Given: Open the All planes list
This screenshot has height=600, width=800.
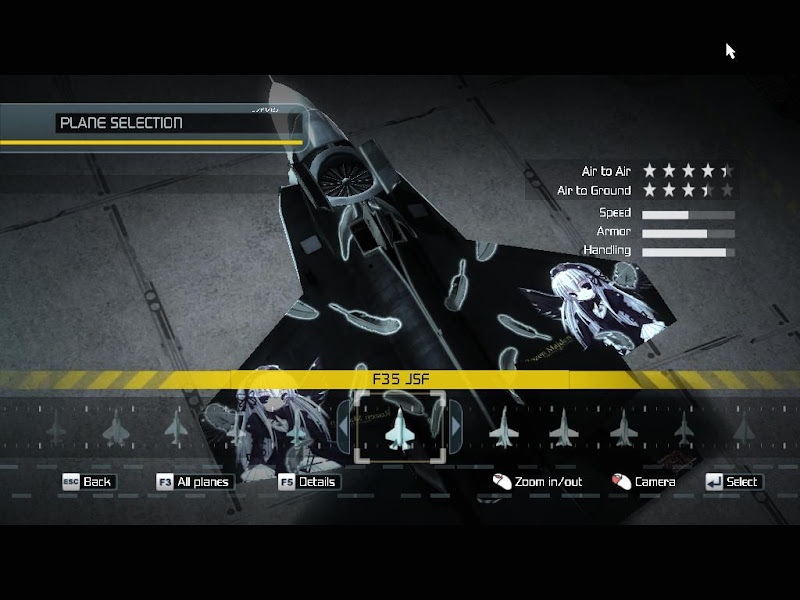Looking at the screenshot, I should pos(194,482).
